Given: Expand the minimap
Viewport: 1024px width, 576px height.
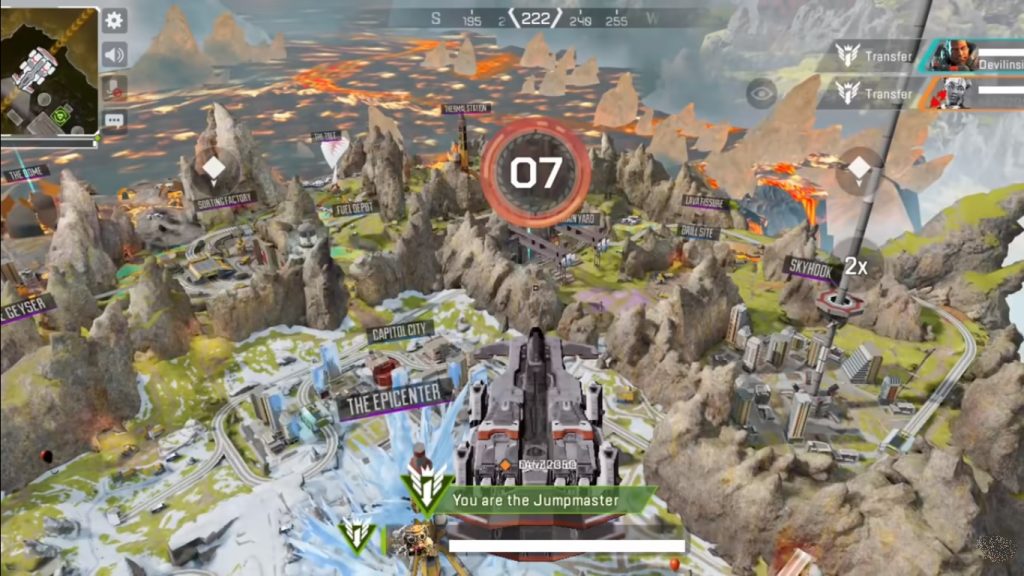Looking at the screenshot, I should click(x=49, y=70).
